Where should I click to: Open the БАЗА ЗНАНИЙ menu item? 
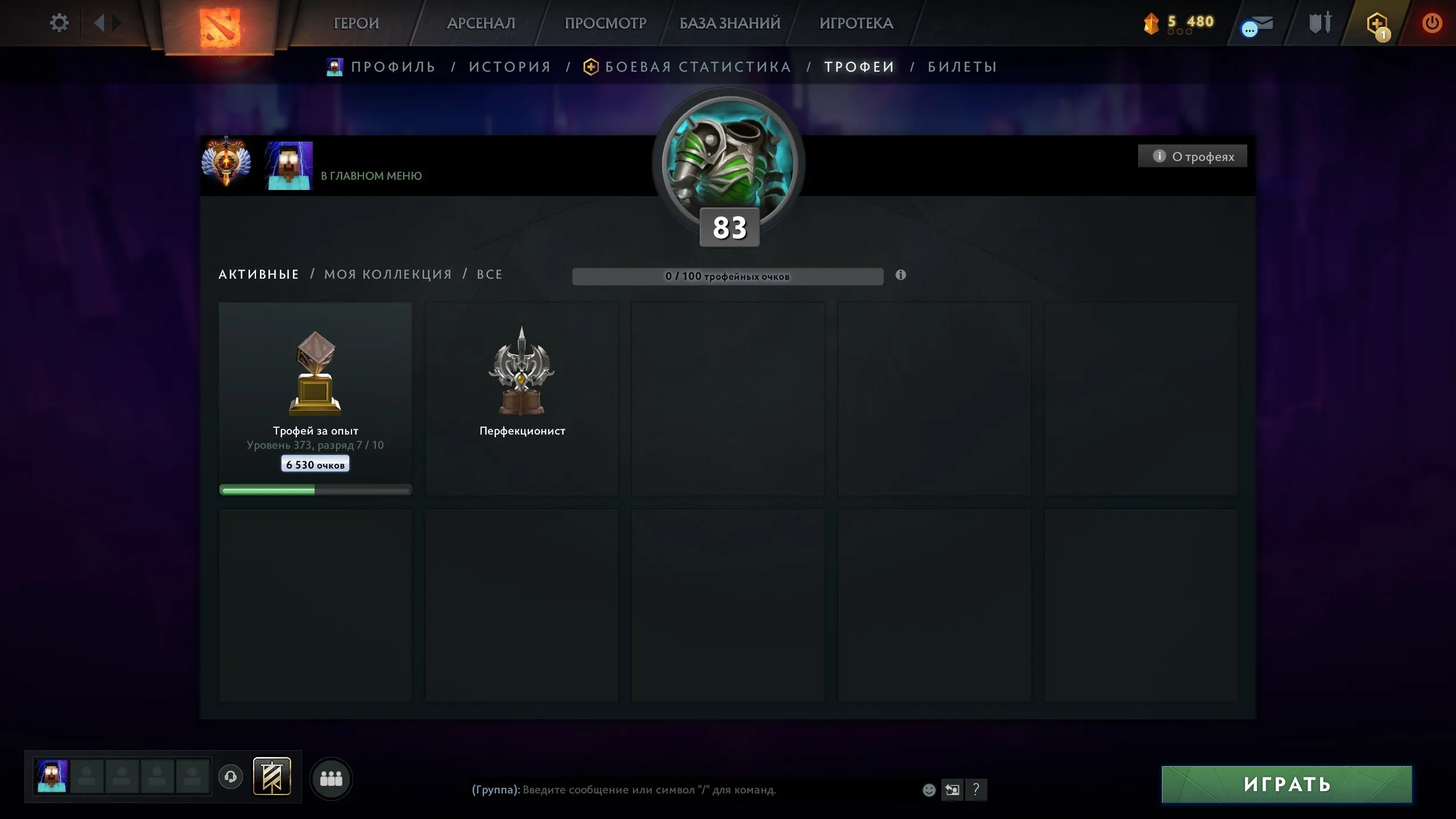tap(728, 23)
